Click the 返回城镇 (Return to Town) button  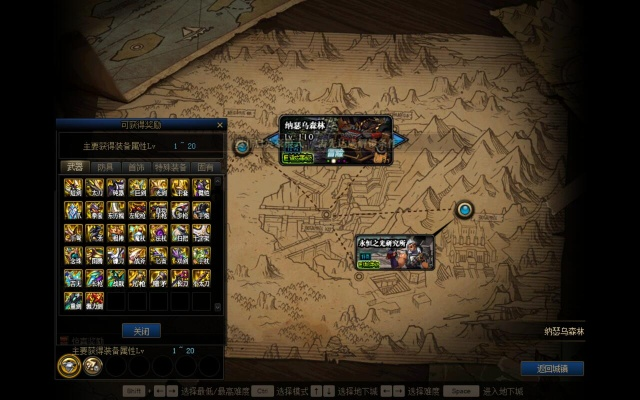(x=552, y=369)
